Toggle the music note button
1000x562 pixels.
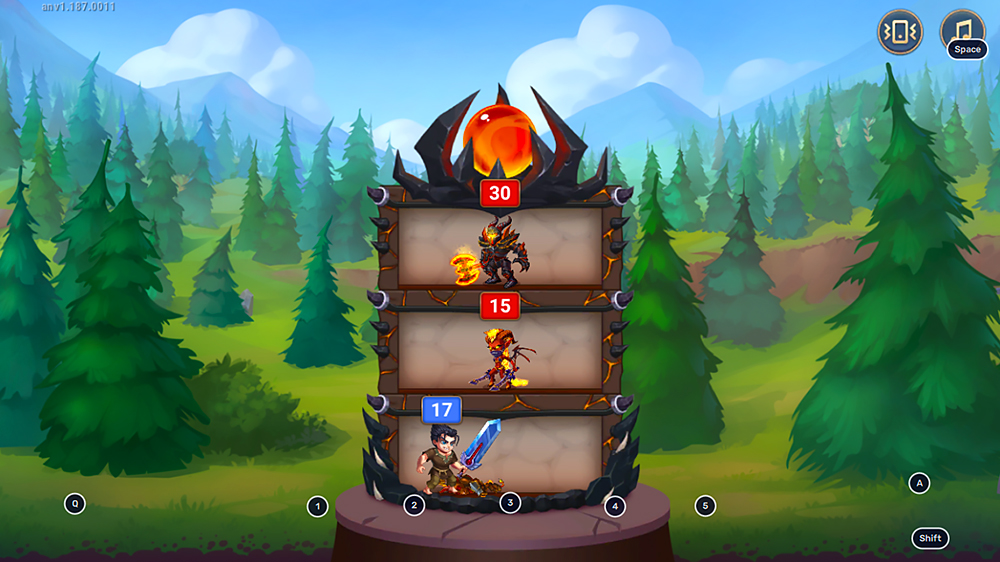961,28
